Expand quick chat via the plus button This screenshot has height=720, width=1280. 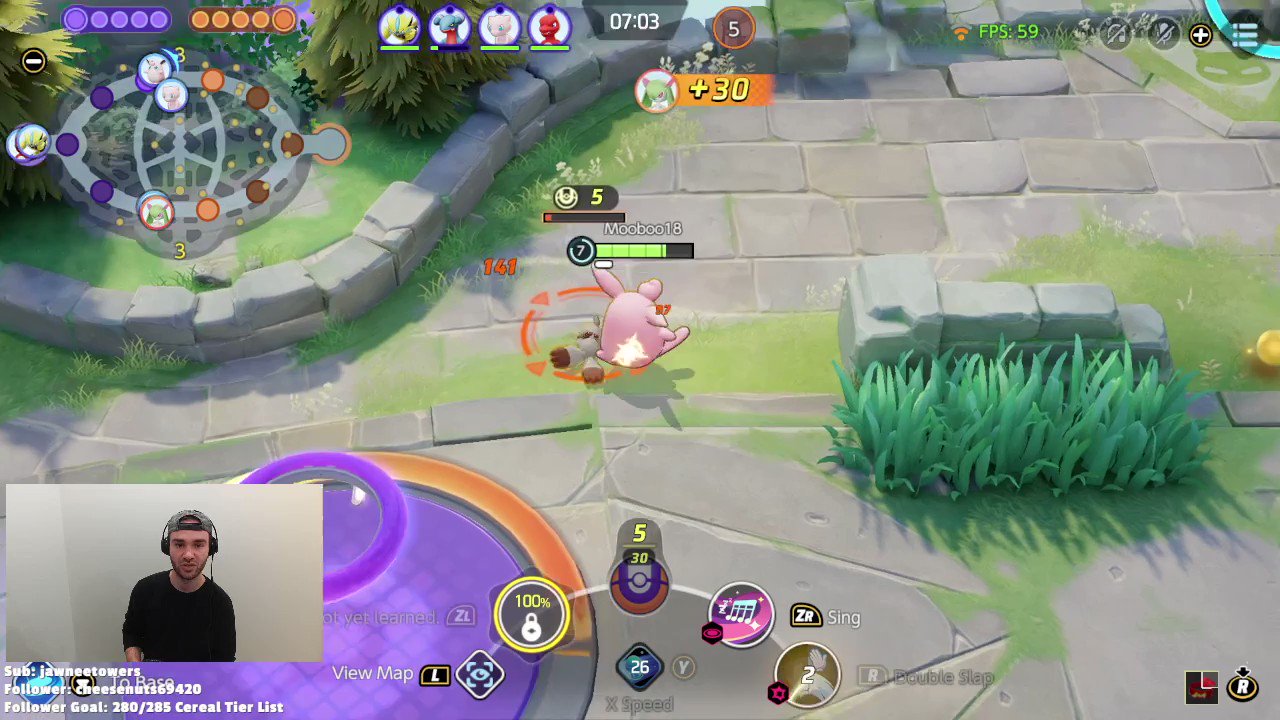click(x=1200, y=35)
